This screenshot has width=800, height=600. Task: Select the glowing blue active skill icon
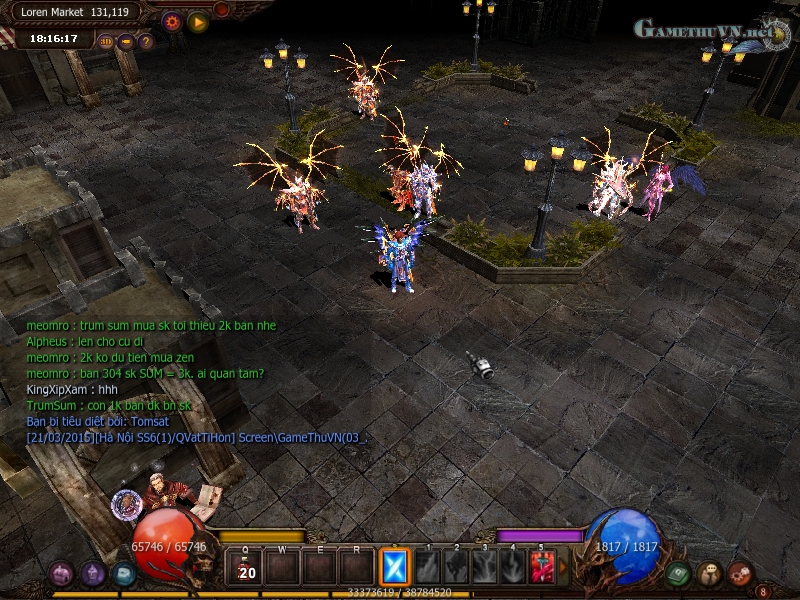[394, 568]
